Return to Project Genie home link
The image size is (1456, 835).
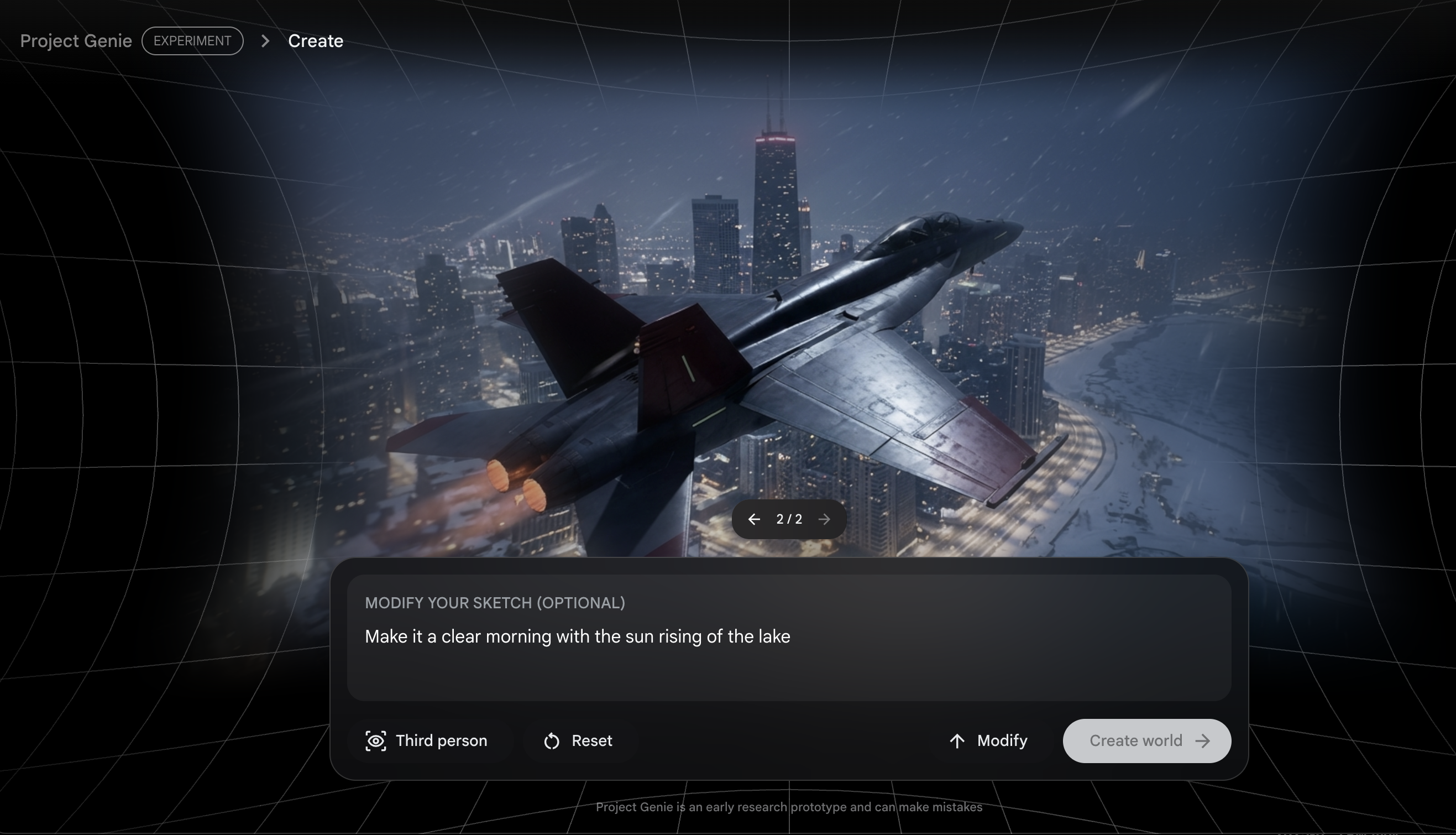tap(76, 41)
